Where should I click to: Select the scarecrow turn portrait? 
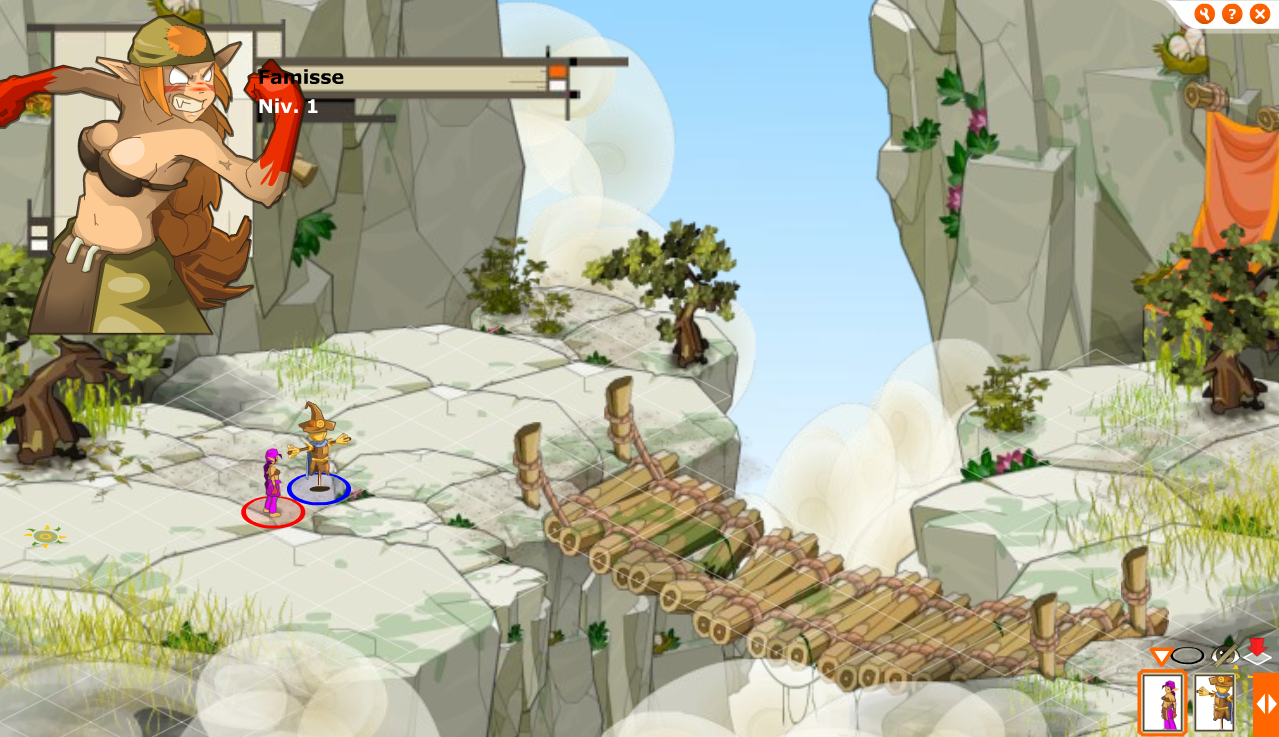coord(1214,703)
